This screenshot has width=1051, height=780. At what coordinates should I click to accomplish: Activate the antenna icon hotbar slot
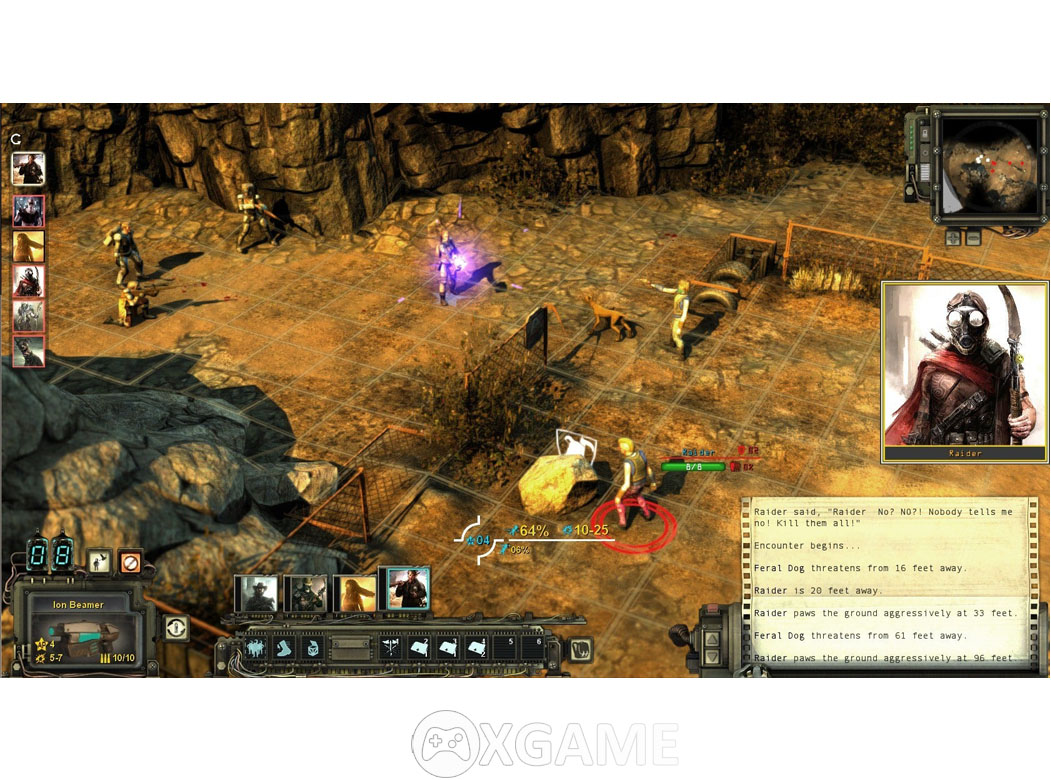391,648
